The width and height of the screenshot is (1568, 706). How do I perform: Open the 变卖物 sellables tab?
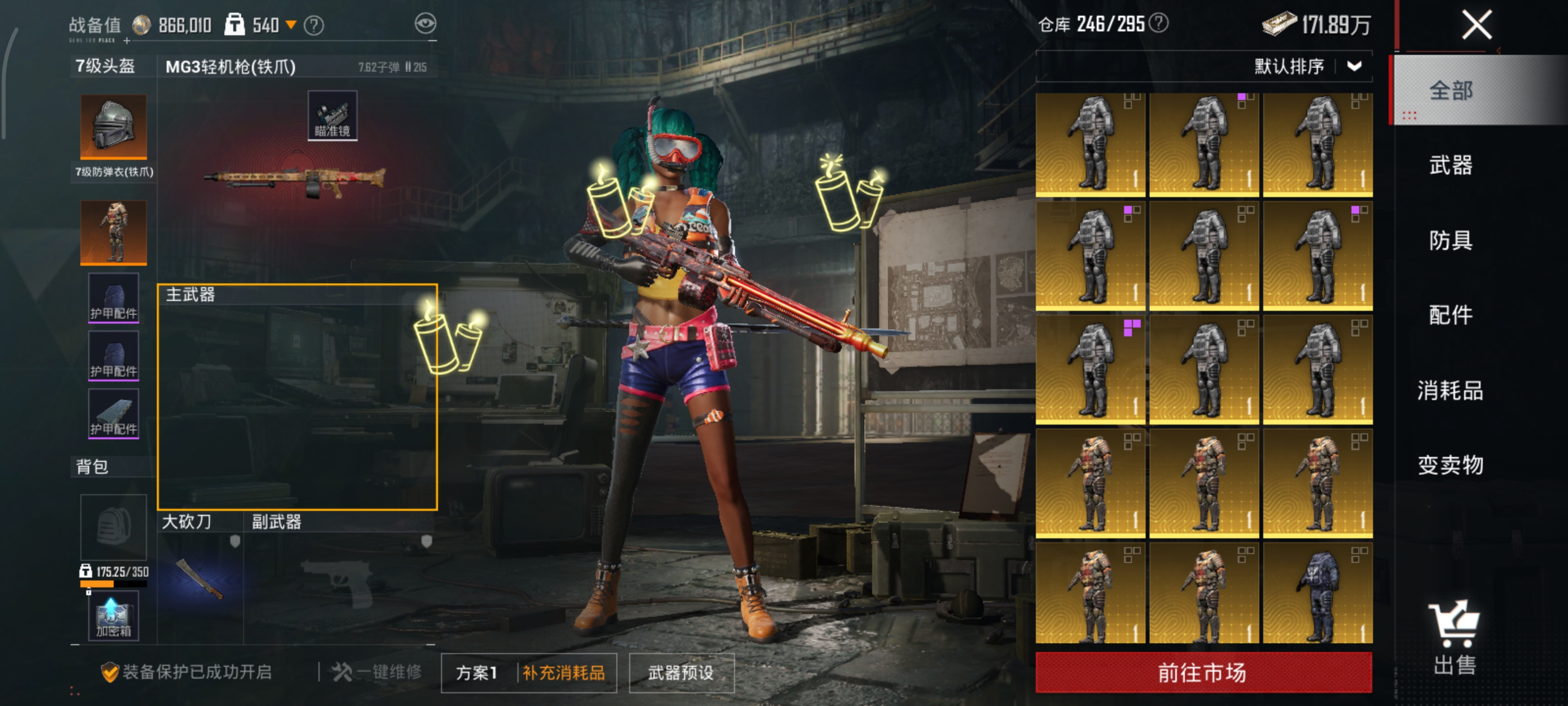tap(1450, 465)
